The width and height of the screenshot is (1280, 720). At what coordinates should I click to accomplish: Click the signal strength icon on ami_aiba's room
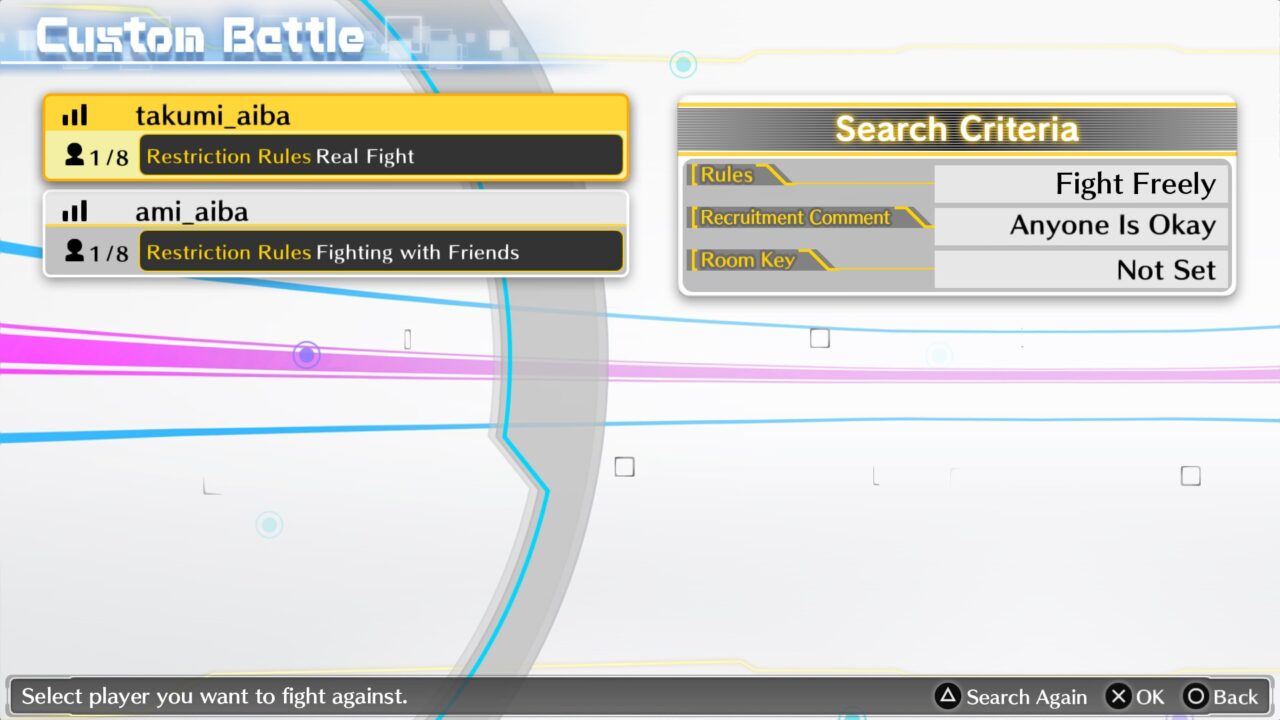pyautogui.click(x=74, y=211)
